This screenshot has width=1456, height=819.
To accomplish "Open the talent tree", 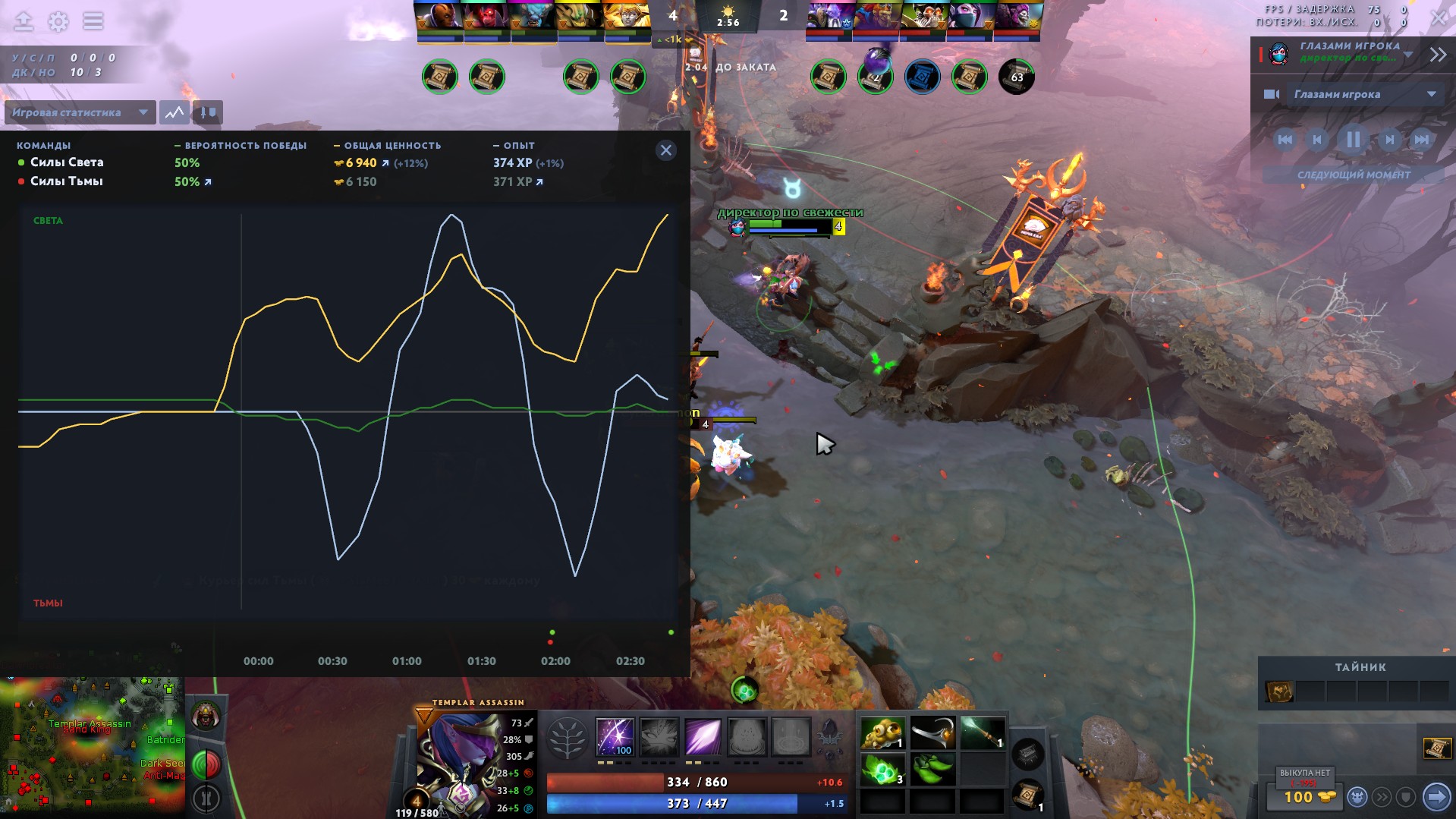I will (567, 738).
